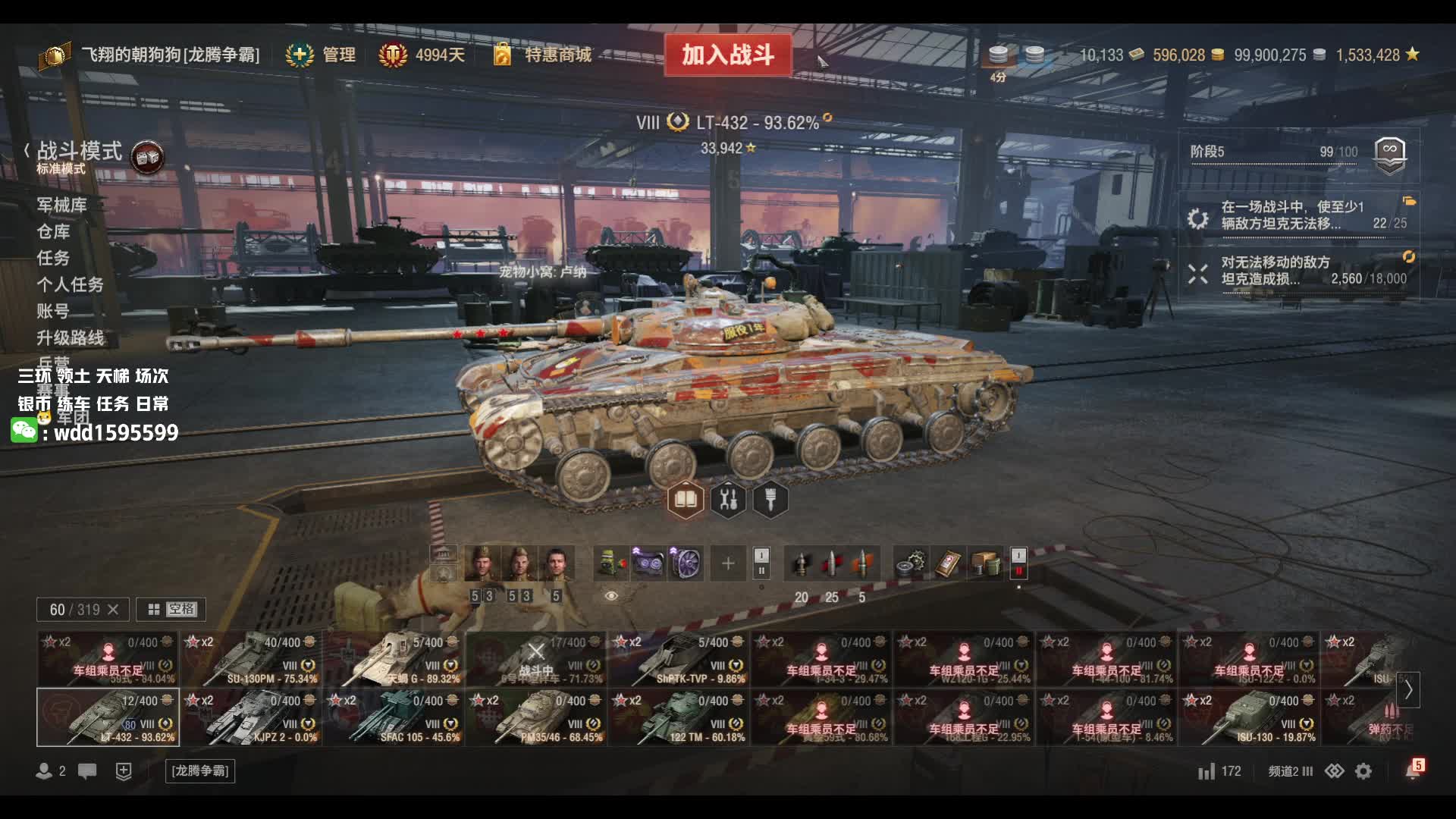
Task: Open the paintbrush exterior customization button
Action: (x=770, y=500)
